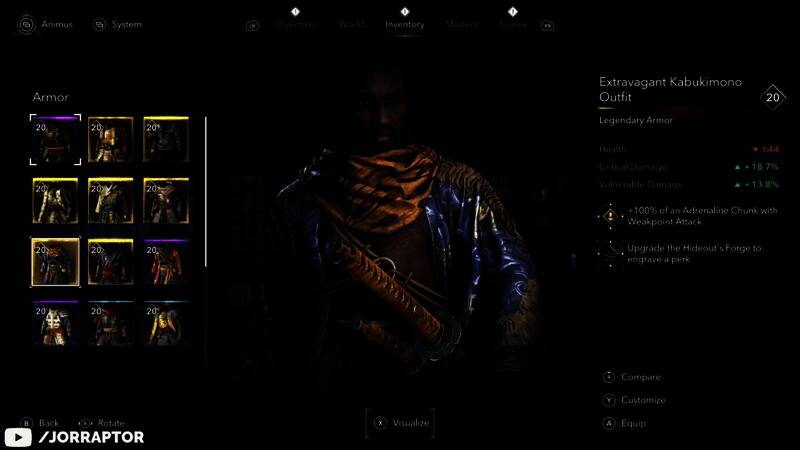Click the armor list scrollbar
Image resolution: width=800 pixels, height=450 pixels.
206,190
